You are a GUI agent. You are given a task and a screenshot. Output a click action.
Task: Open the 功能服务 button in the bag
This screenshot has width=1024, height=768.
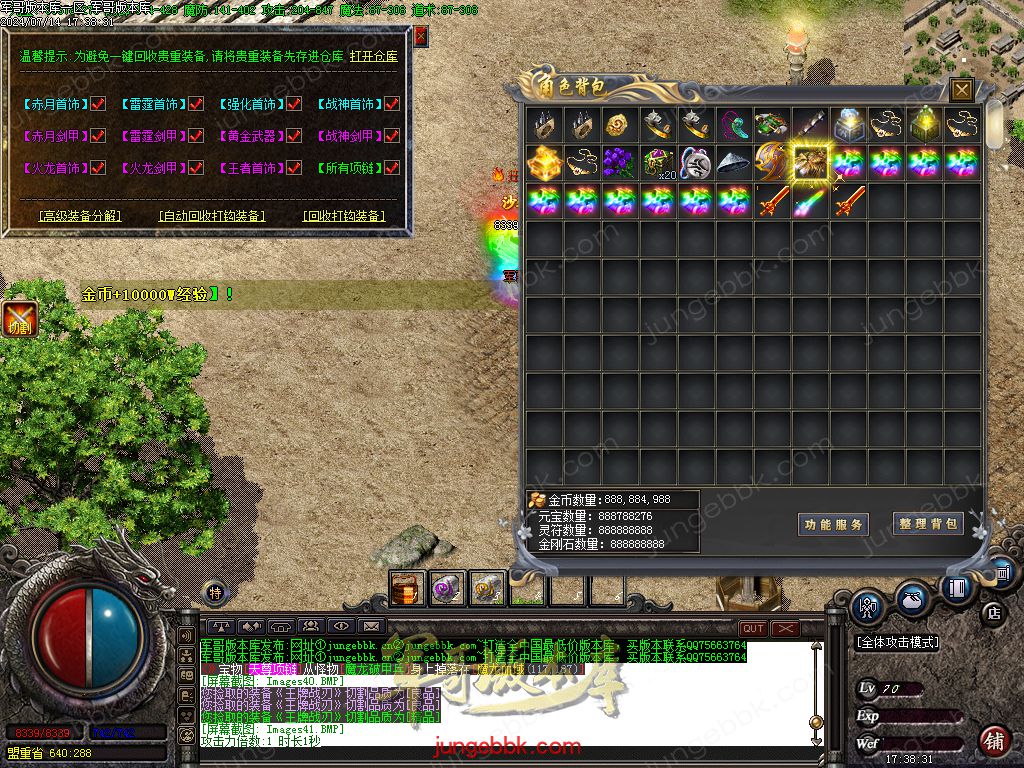pyautogui.click(x=834, y=524)
